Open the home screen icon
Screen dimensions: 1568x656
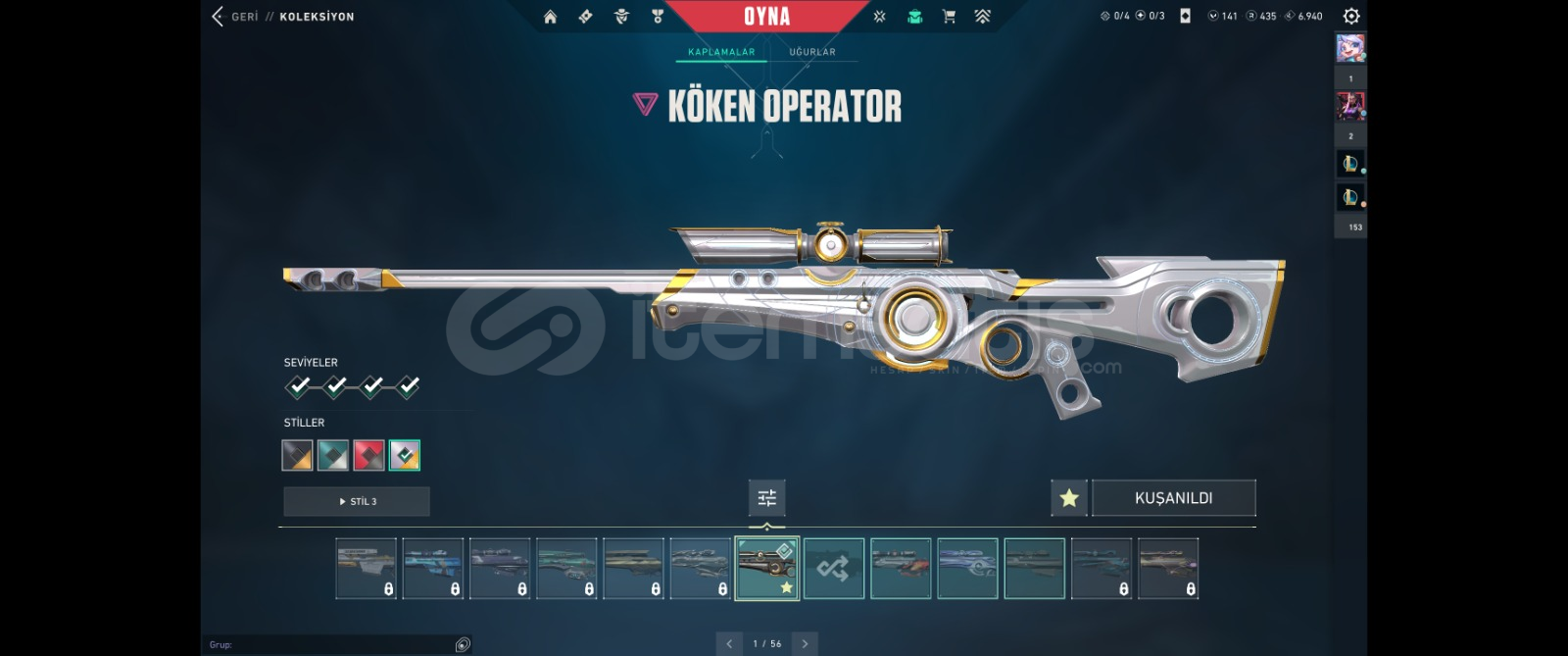click(551, 17)
